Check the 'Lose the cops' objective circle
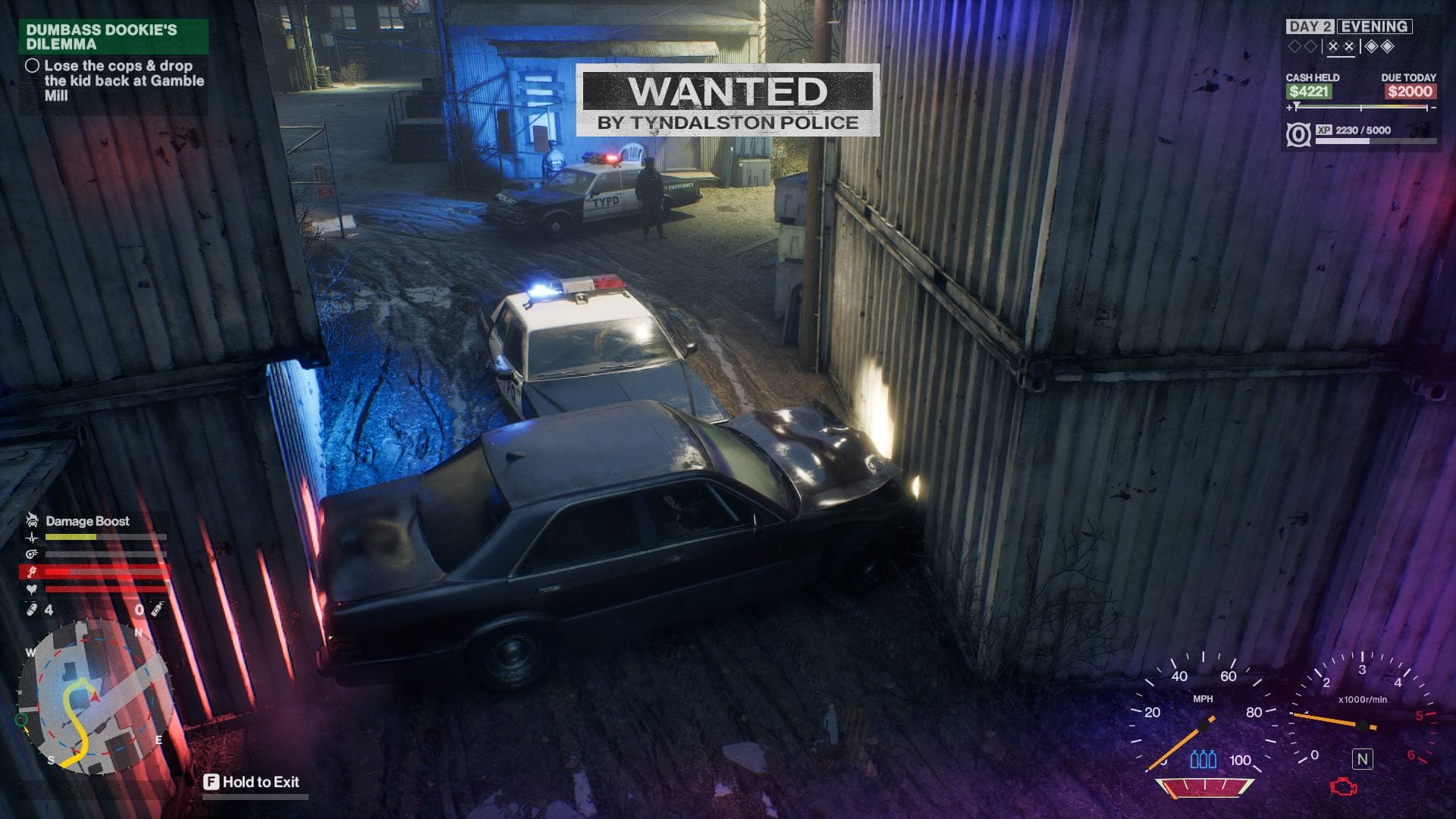Image resolution: width=1456 pixels, height=819 pixels. coord(33,67)
